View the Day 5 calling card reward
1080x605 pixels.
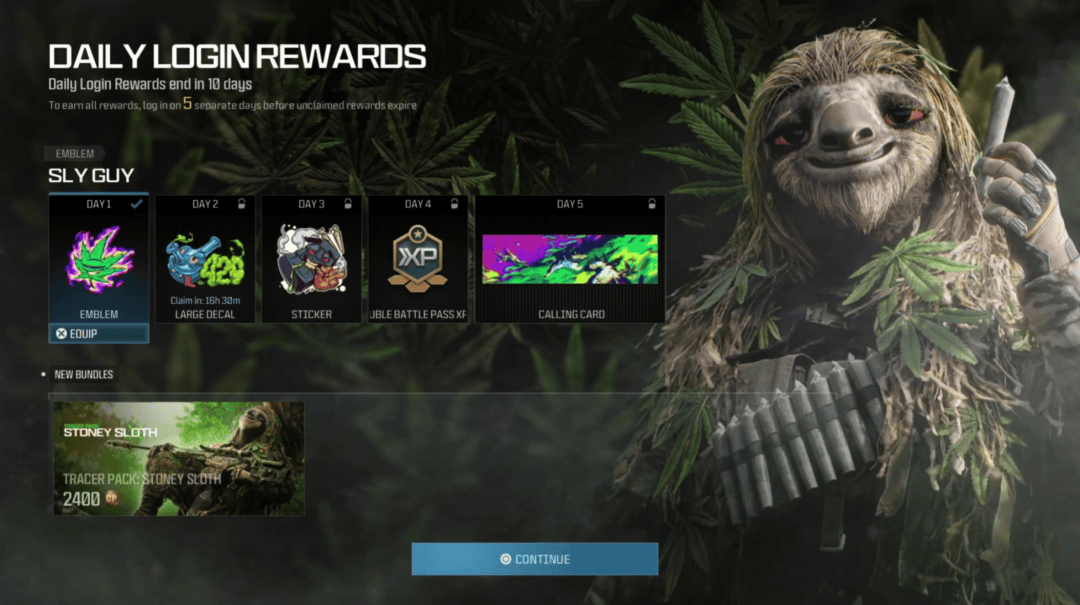click(x=570, y=259)
